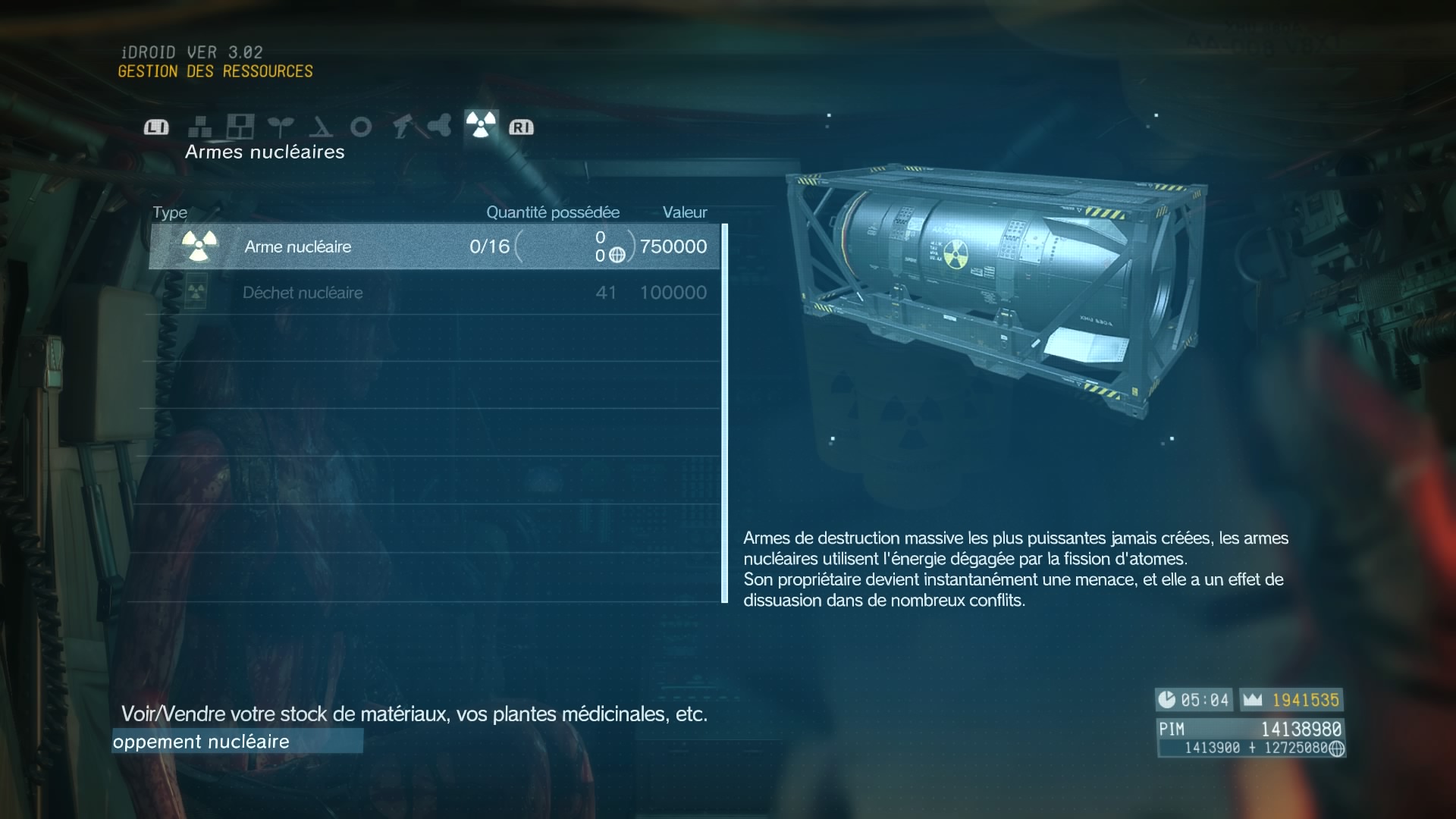Select the Déchet nucléaire row

coord(434,293)
